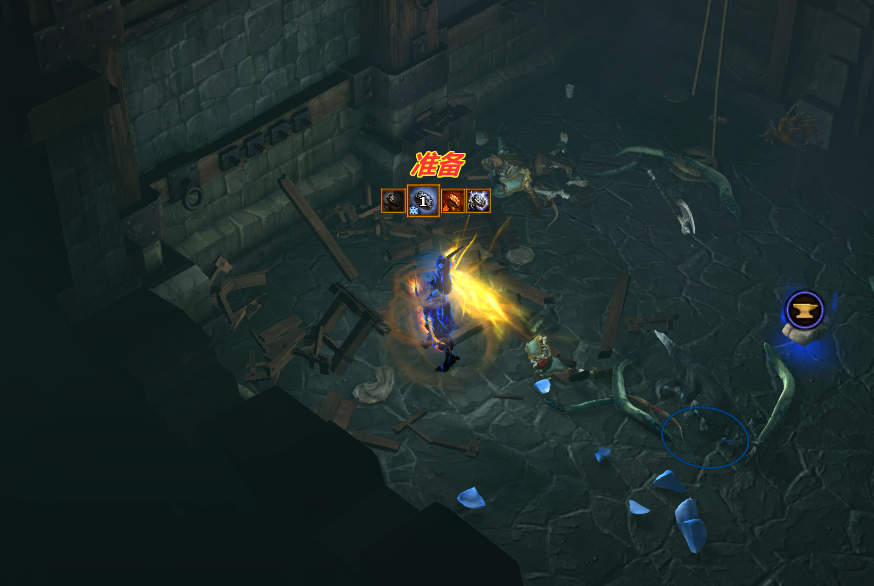Click the highlighted cold ring icon

pyautogui.click(x=424, y=201)
